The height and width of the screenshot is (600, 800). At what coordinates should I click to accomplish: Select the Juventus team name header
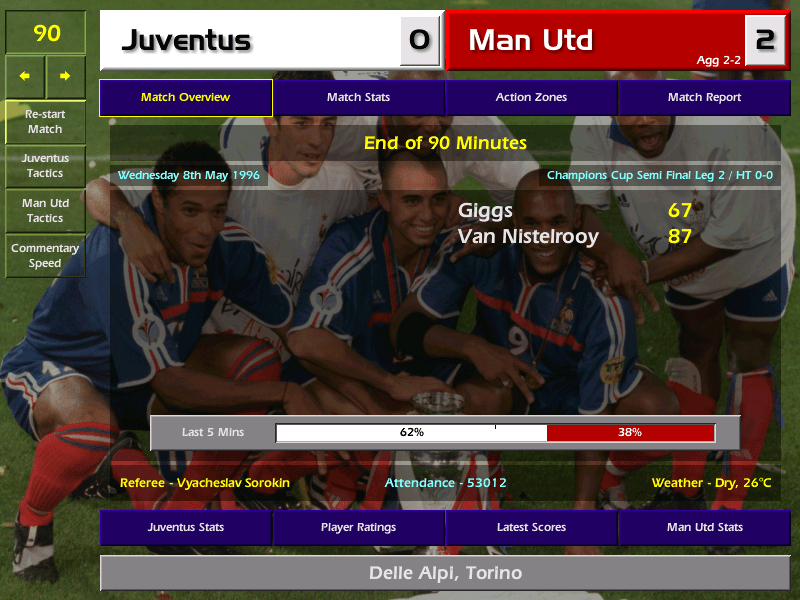pos(250,40)
